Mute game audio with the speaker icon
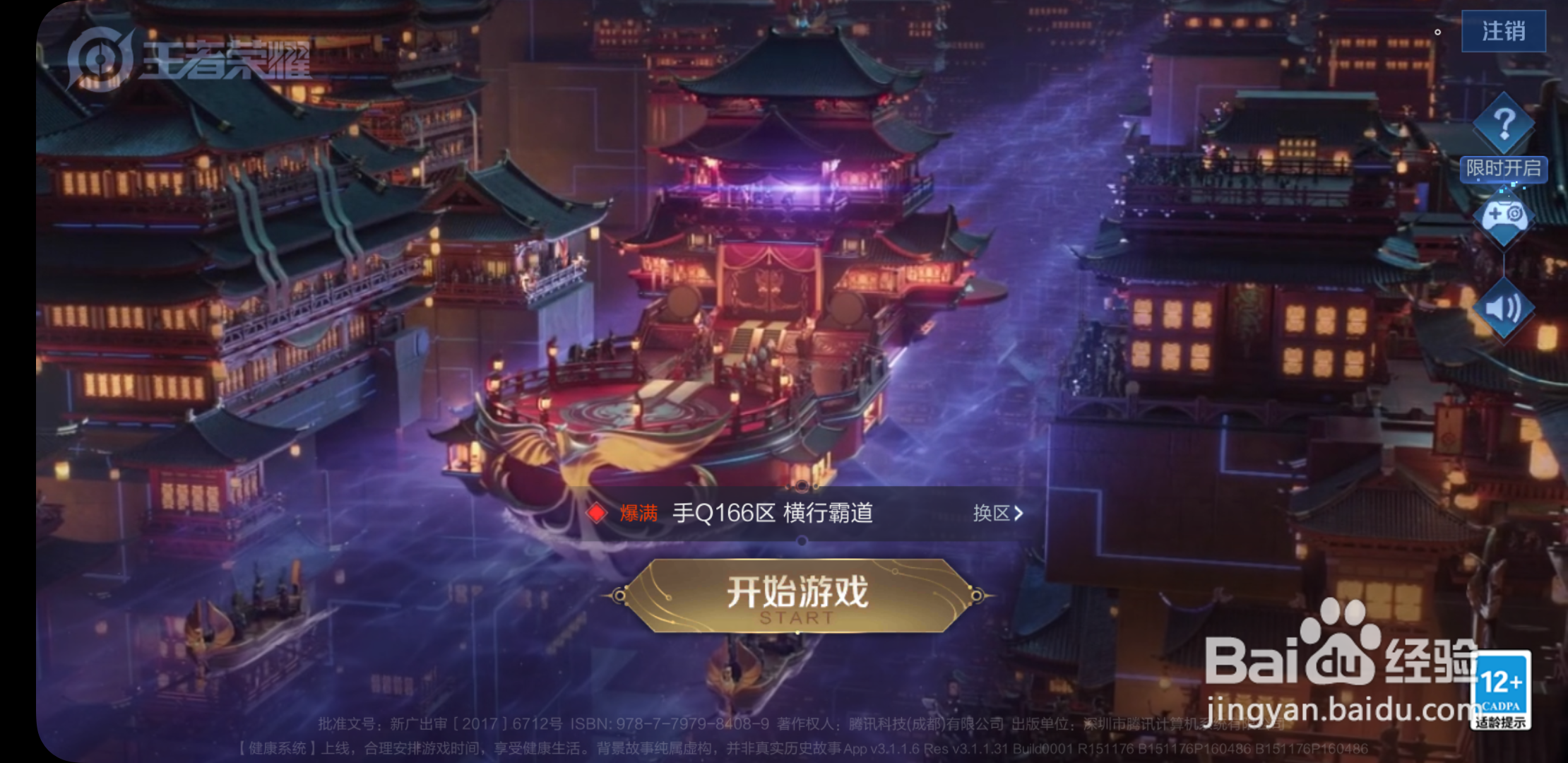Viewport: 1568px width, 763px height. click(x=1503, y=307)
